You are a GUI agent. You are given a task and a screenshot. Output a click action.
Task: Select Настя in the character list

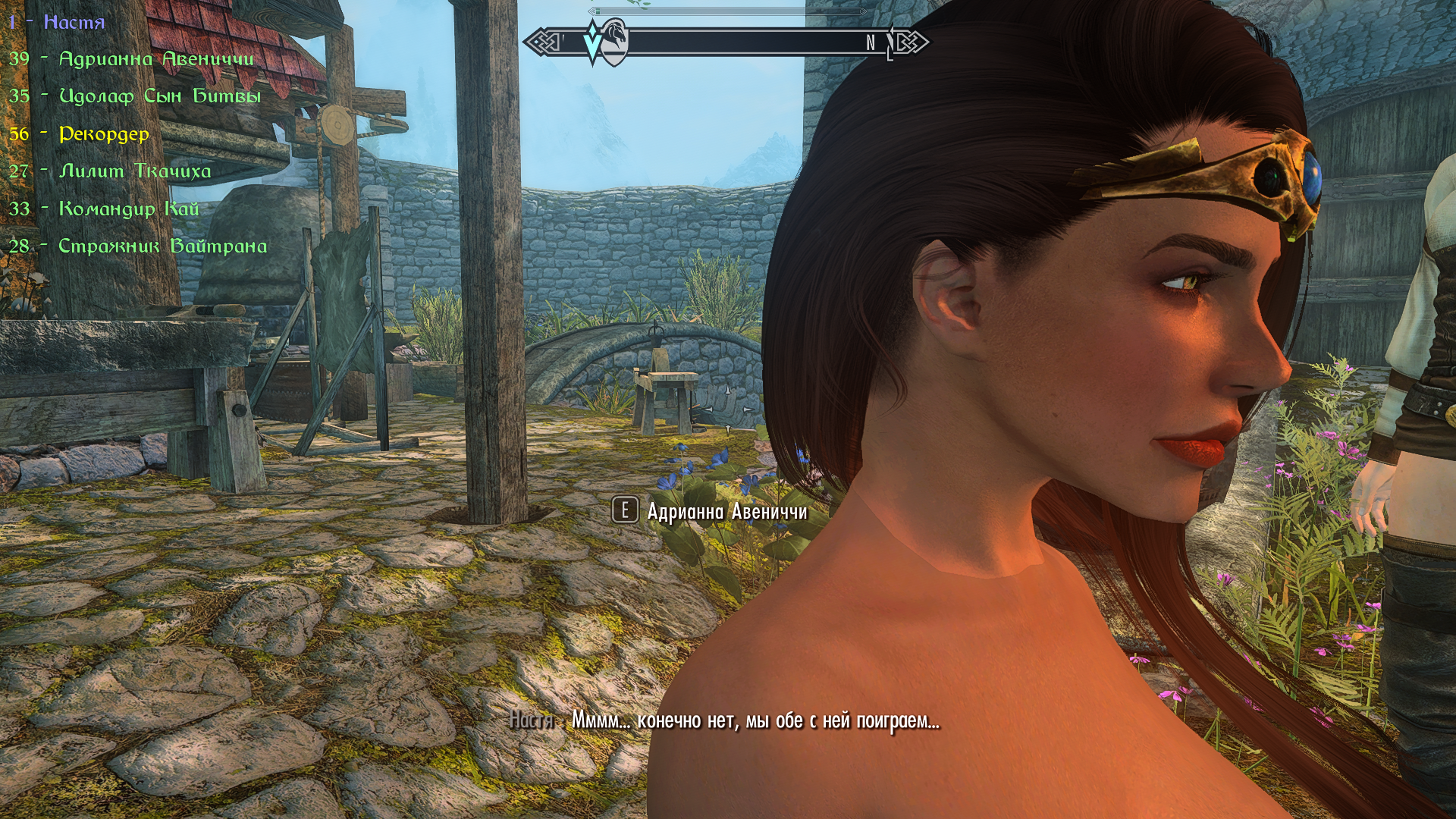(74, 22)
